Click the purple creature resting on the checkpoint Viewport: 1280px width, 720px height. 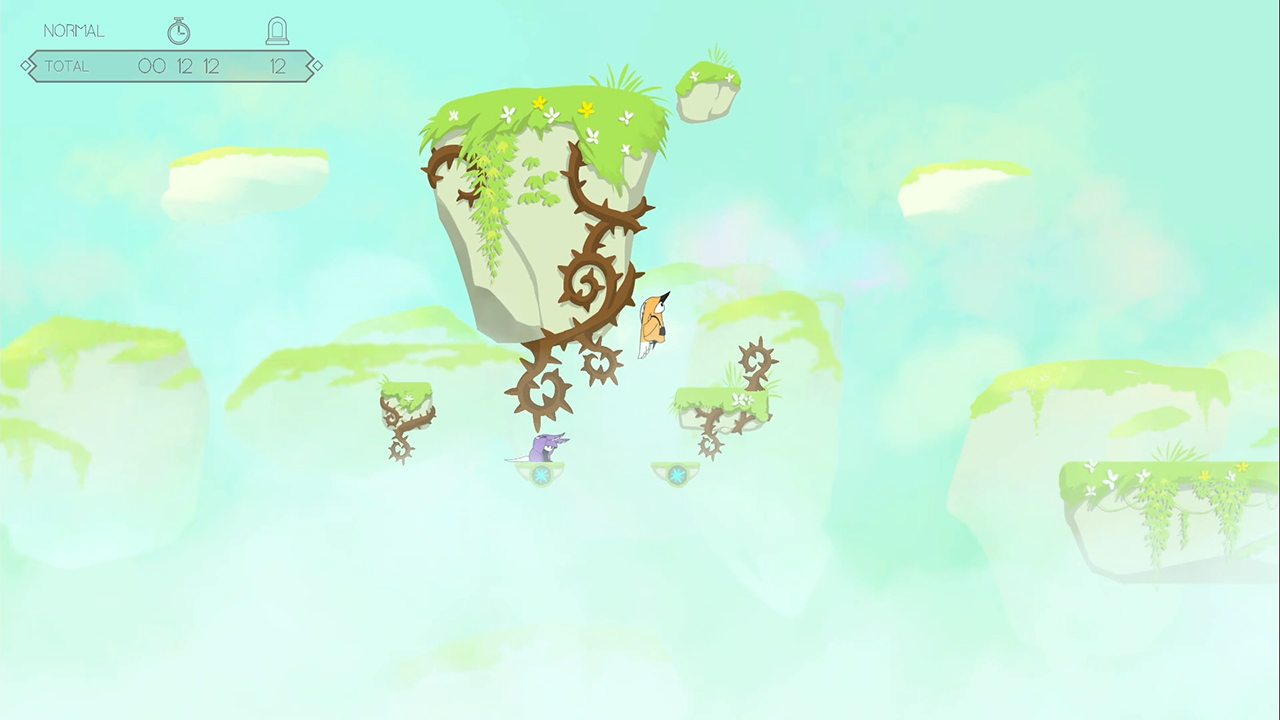click(545, 448)
